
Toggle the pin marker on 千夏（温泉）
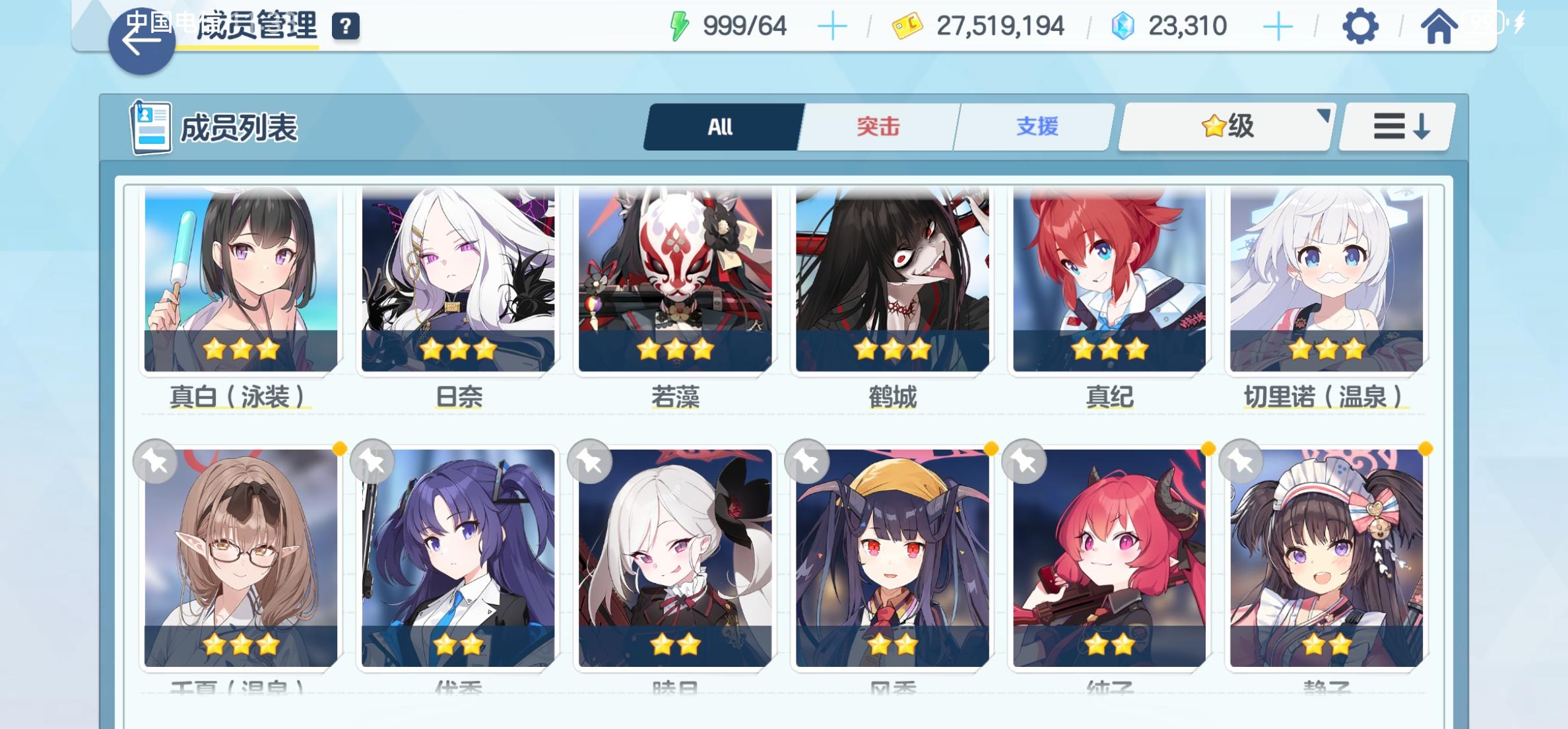(155, 461)
